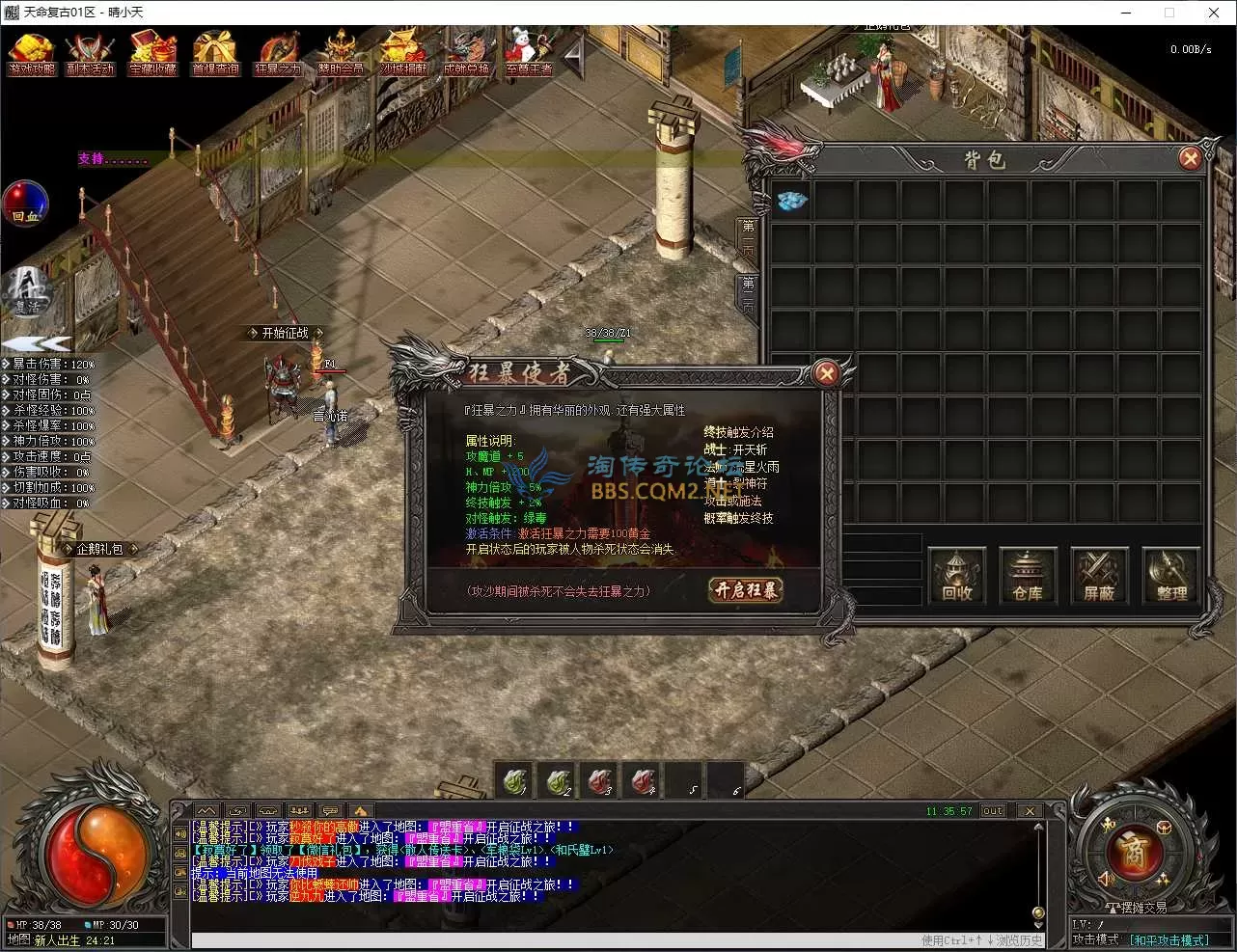Open the 至尊王者 snowman icon
Image resolution: width=1237 pixels, height=952 pixels.
pos(529,52)
